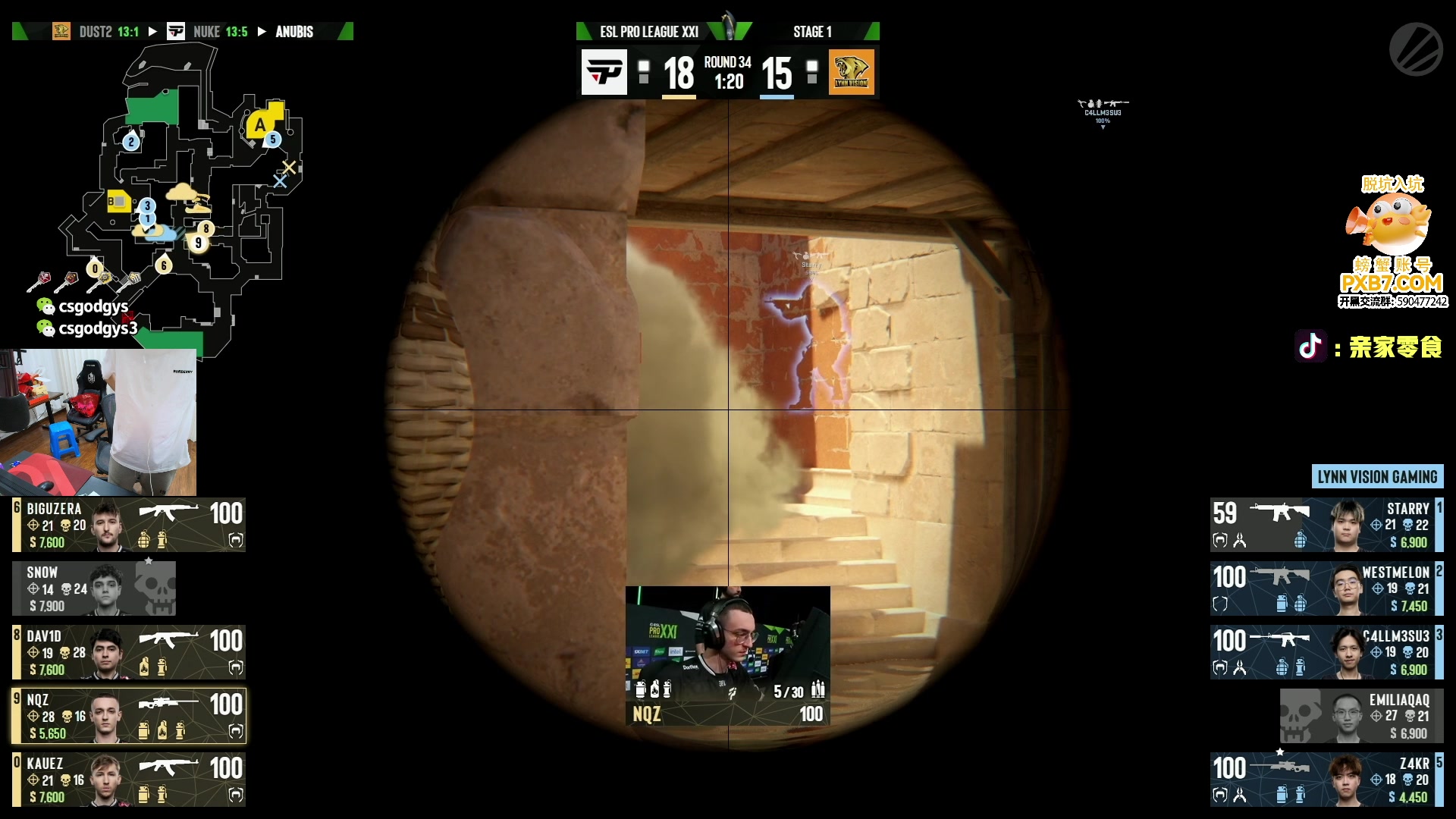Select KAUEZ's player card

pyautogui.click(x=129, y=780)
